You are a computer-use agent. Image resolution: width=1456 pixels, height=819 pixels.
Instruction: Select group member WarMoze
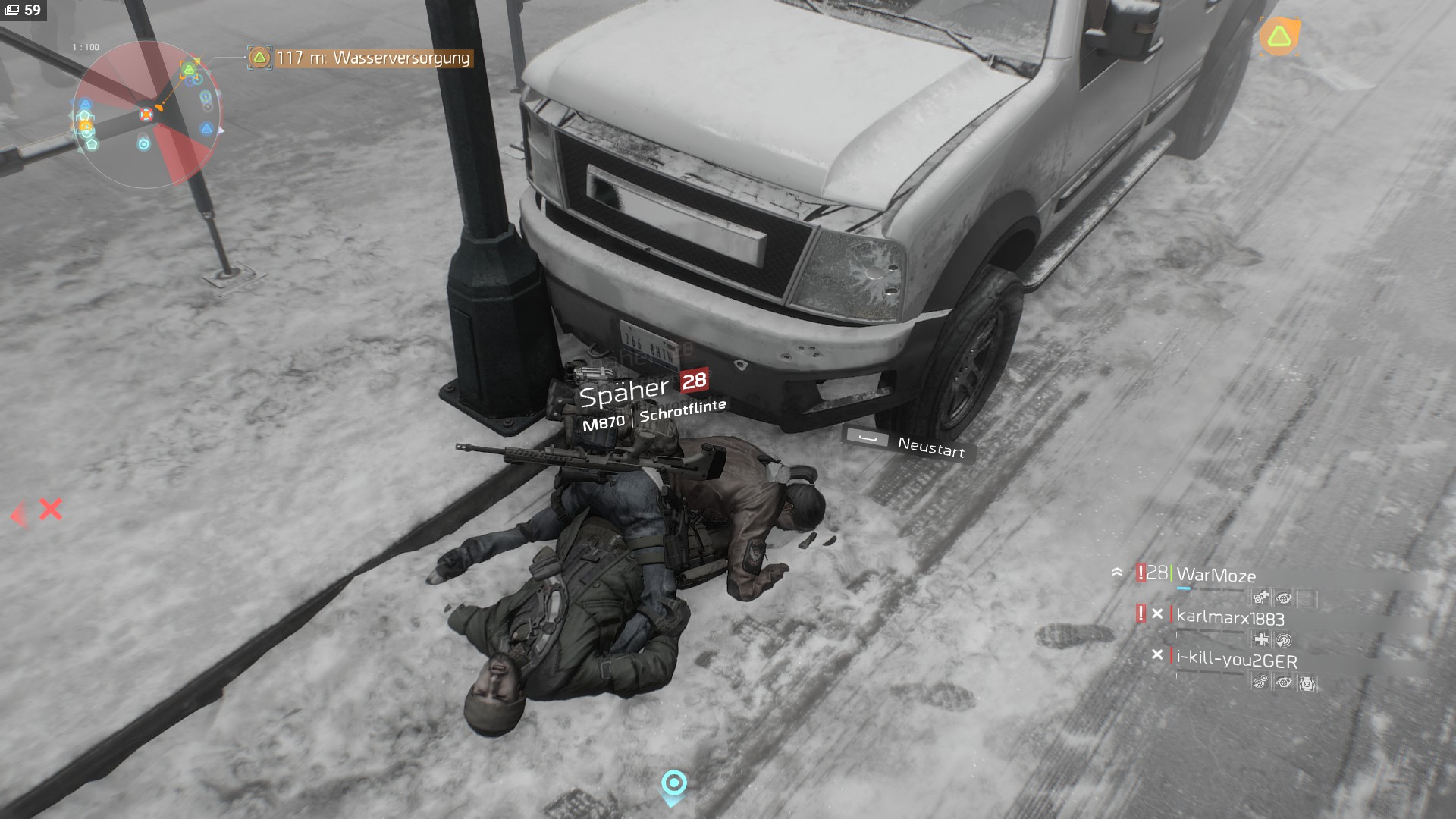[1215, 576]
